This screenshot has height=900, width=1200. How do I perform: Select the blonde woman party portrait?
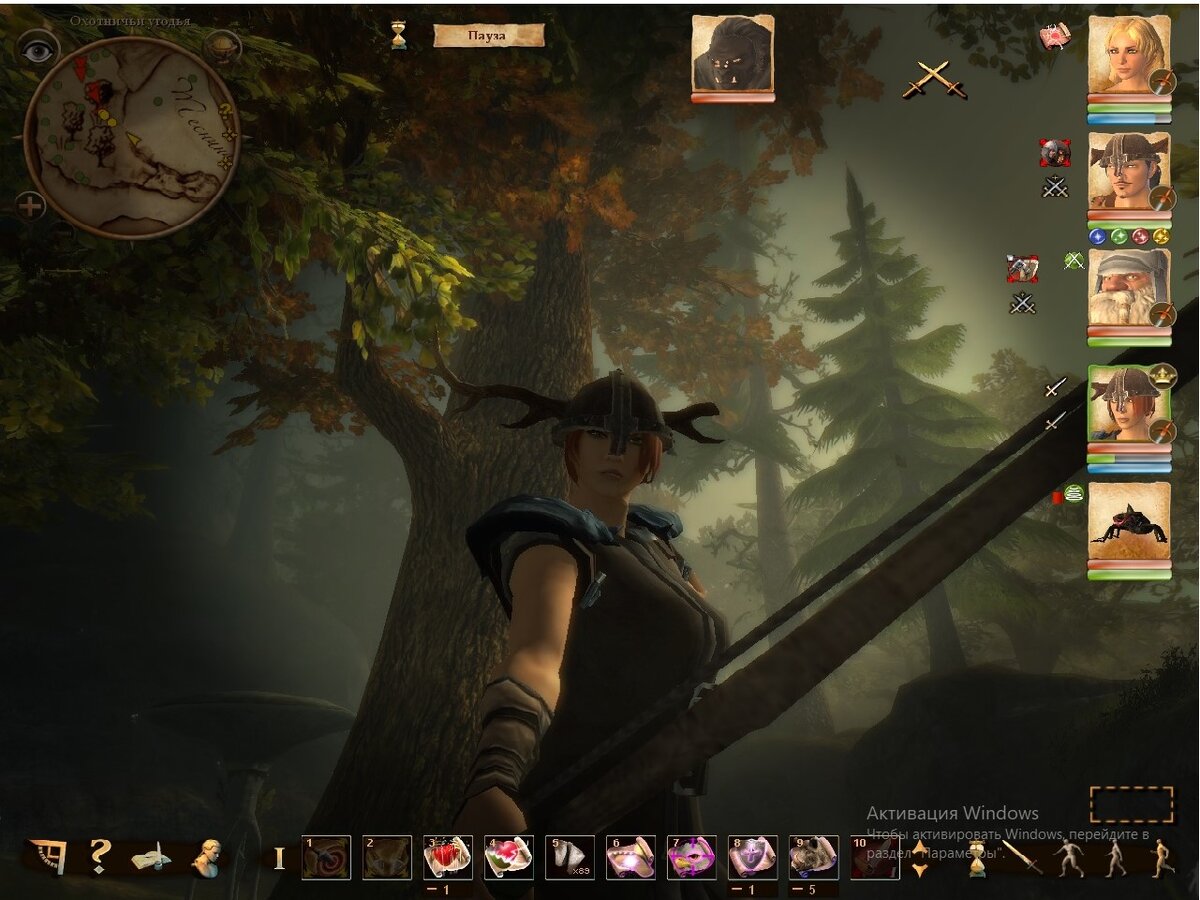click(x=1129, y=56)
